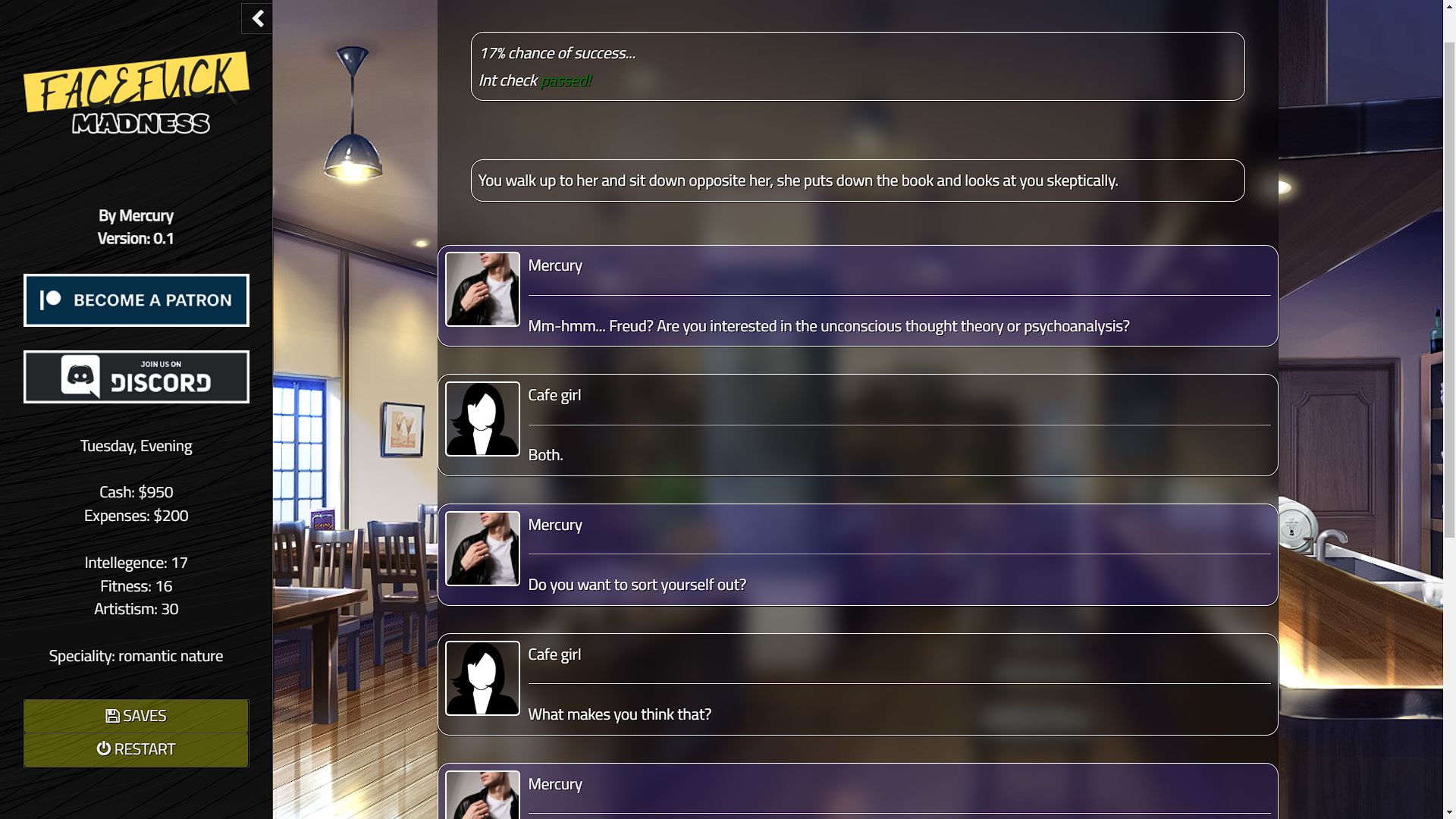The image size is (1456, 819).
Task: Collapse the sidebar with the arrow button
Action: [257, 19]
